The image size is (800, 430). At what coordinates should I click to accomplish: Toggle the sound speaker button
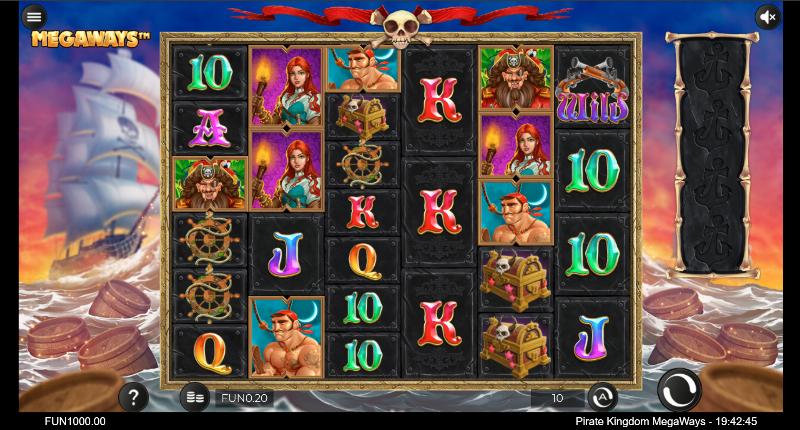point(767,16)
